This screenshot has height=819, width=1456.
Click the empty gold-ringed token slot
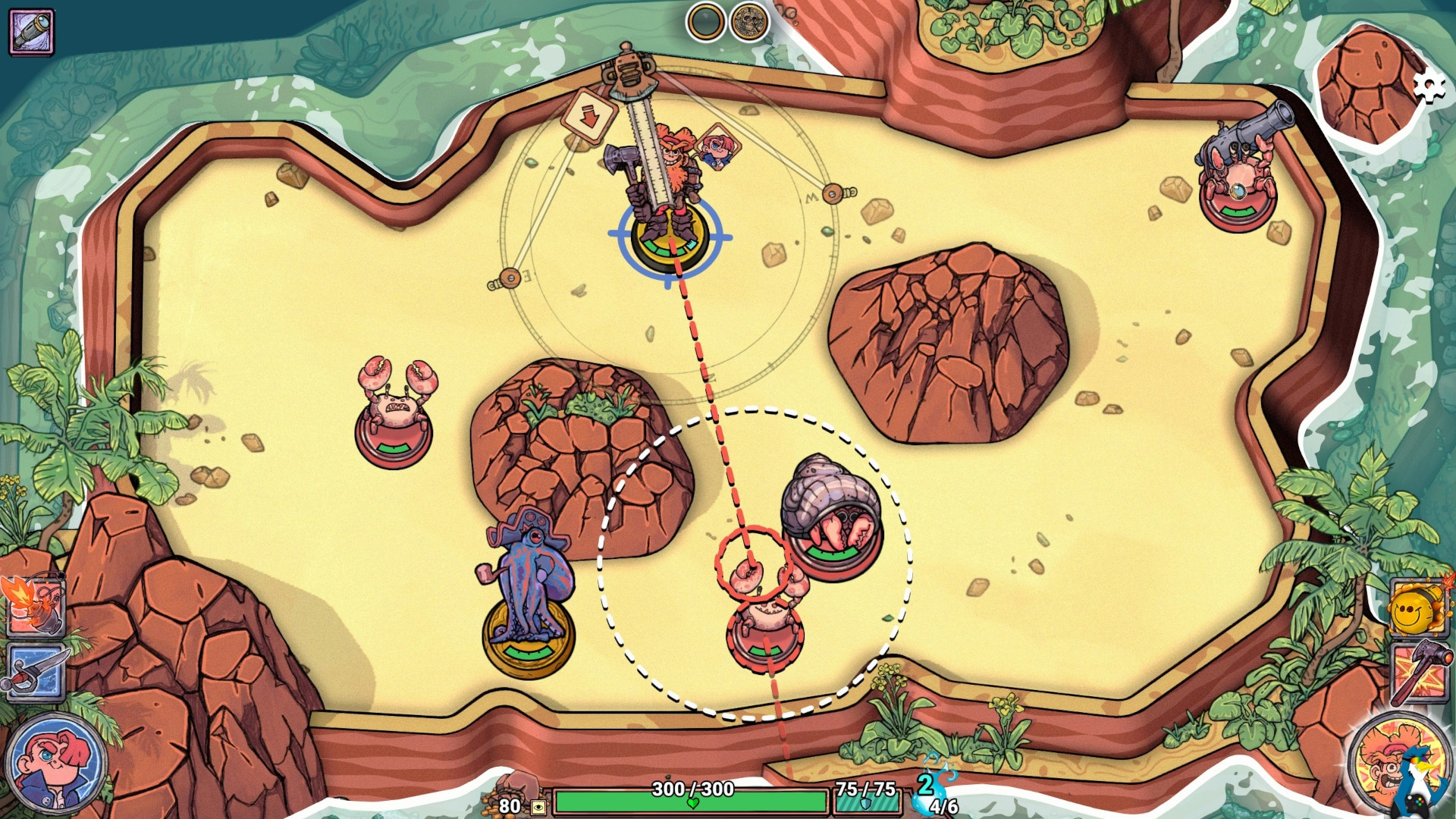pos(705,22)
